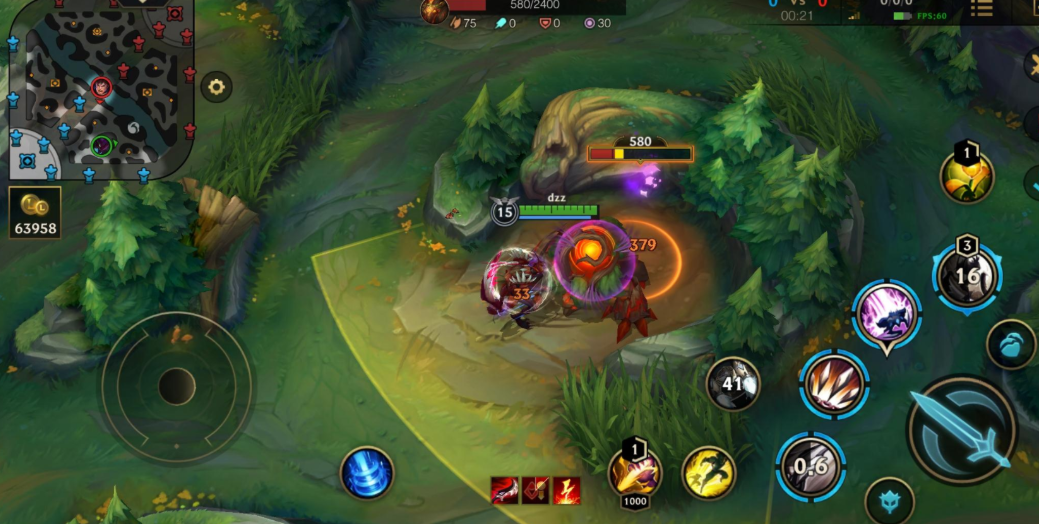Tap the target-minion attack button
1039x524 pixels.
pos(1010,344)
